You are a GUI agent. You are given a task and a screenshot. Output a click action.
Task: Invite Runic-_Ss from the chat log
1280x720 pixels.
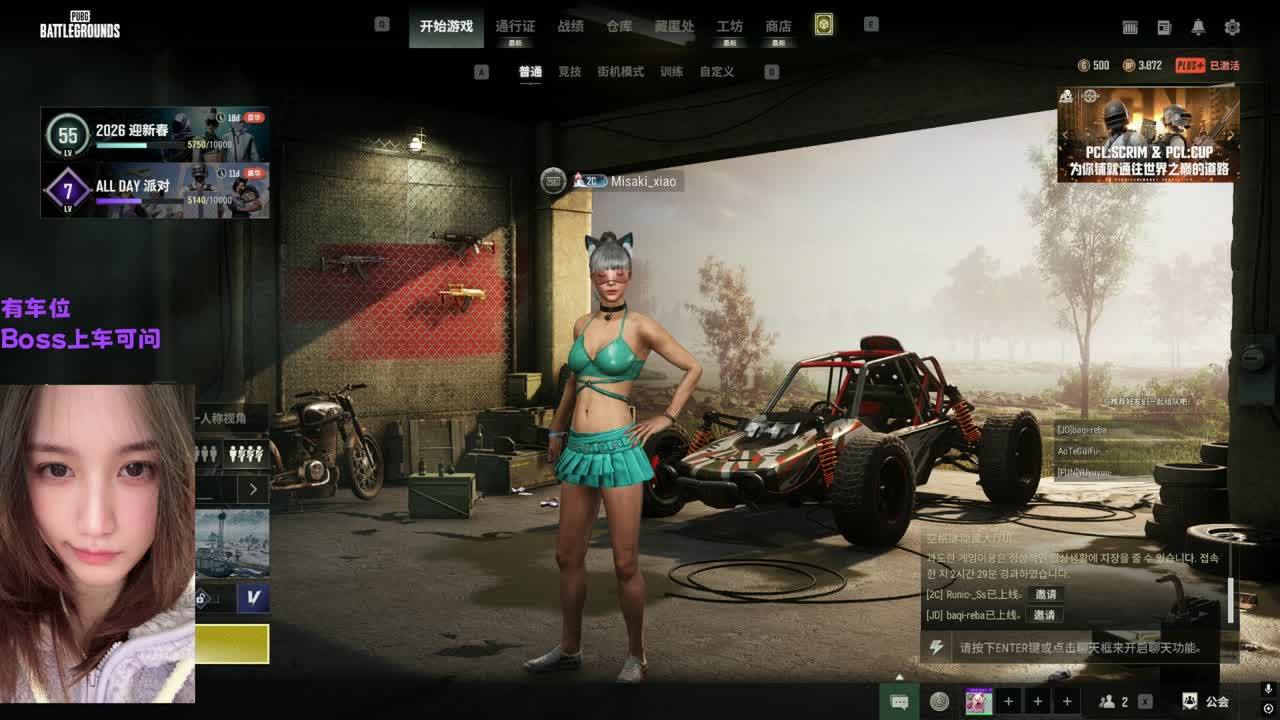pyautogui.click(x=1045, y=595)
